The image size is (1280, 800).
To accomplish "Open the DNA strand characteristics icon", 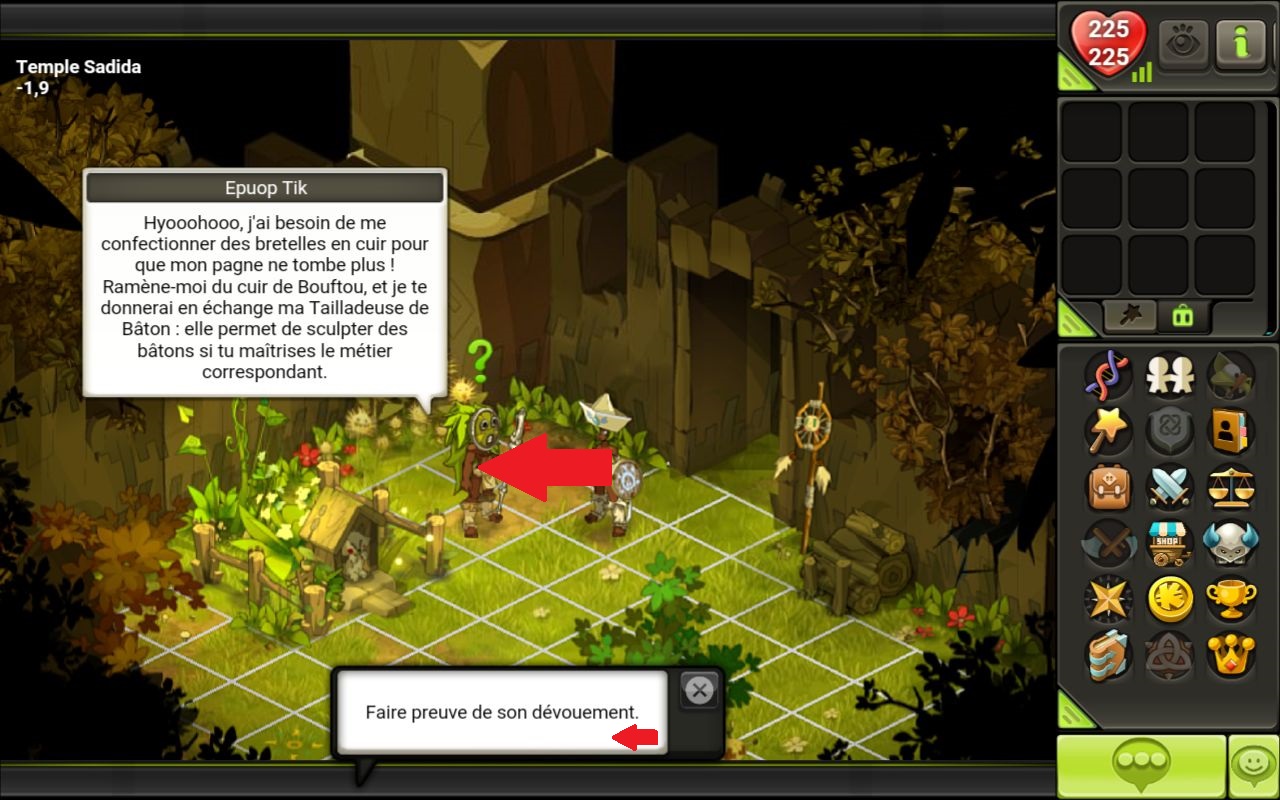I will tap(1108, 375).
